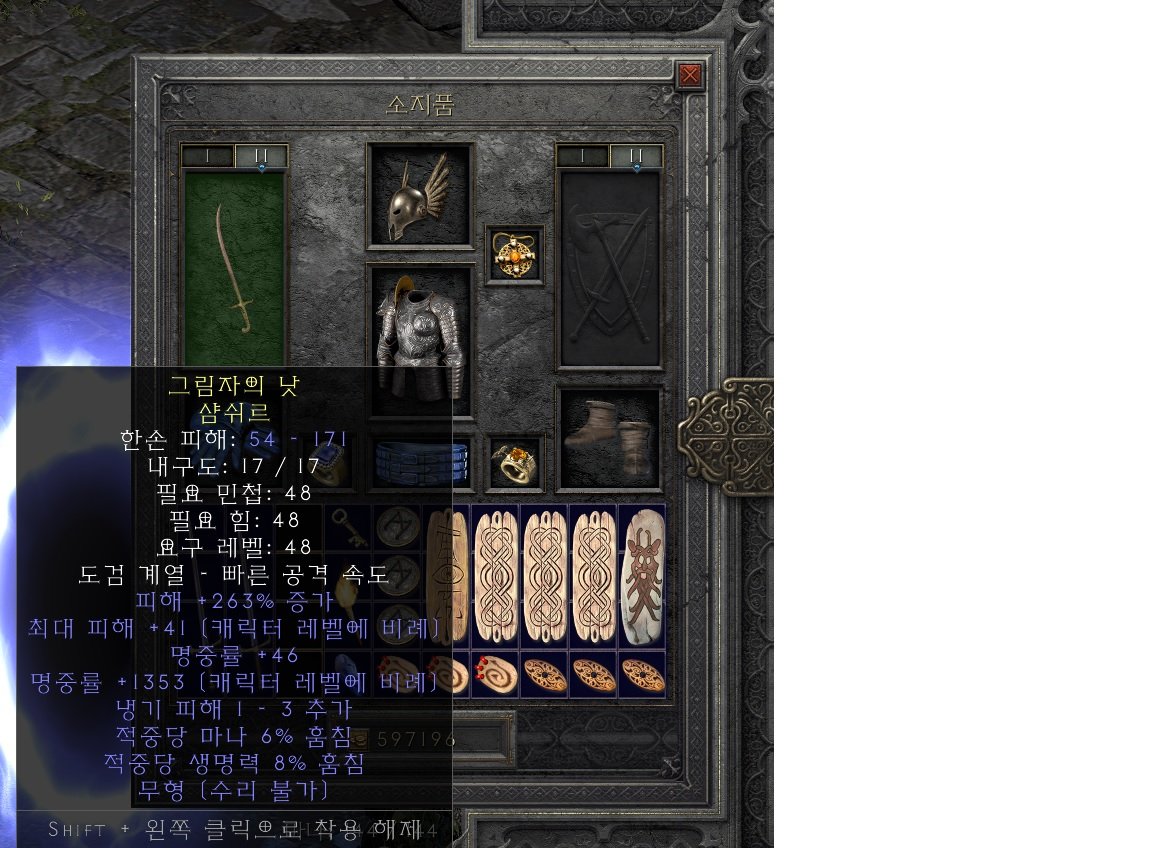
Task: Click the equipped leather boots
Action: pyautogui.click(x=609, y=439)
